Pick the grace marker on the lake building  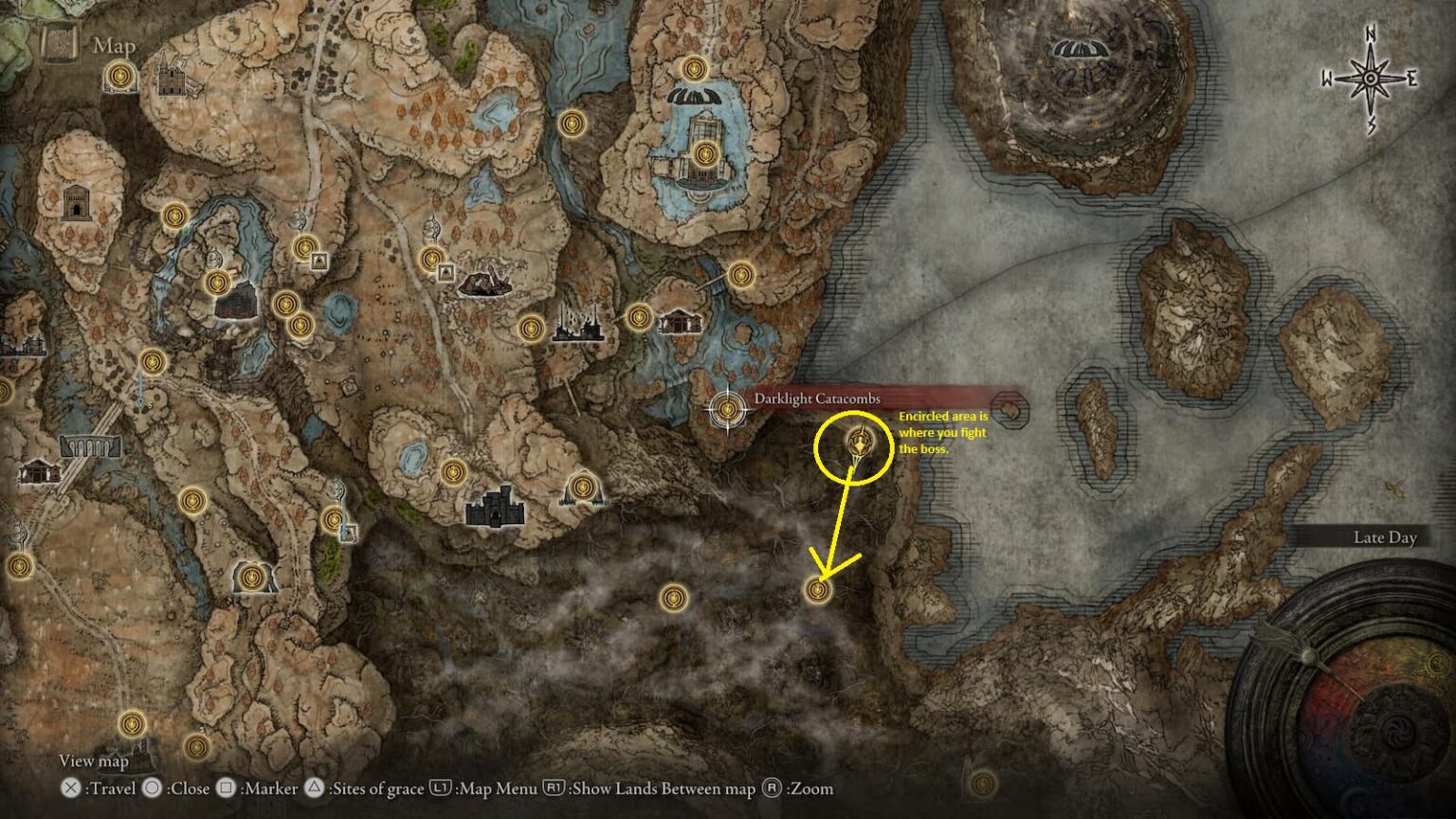pyautogui.click(x=703, y=154)
